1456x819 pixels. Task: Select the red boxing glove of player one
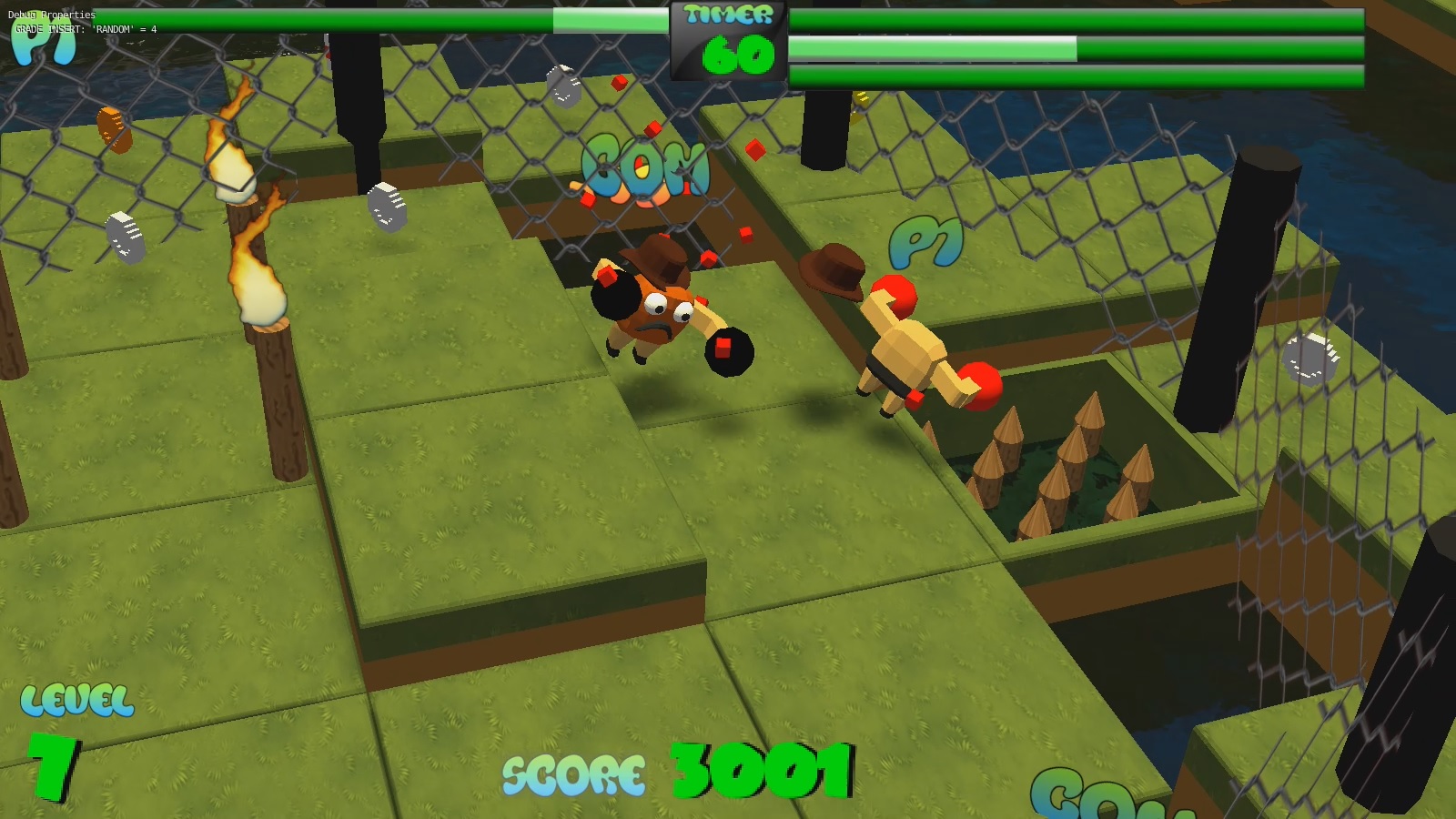click(980, 383)
